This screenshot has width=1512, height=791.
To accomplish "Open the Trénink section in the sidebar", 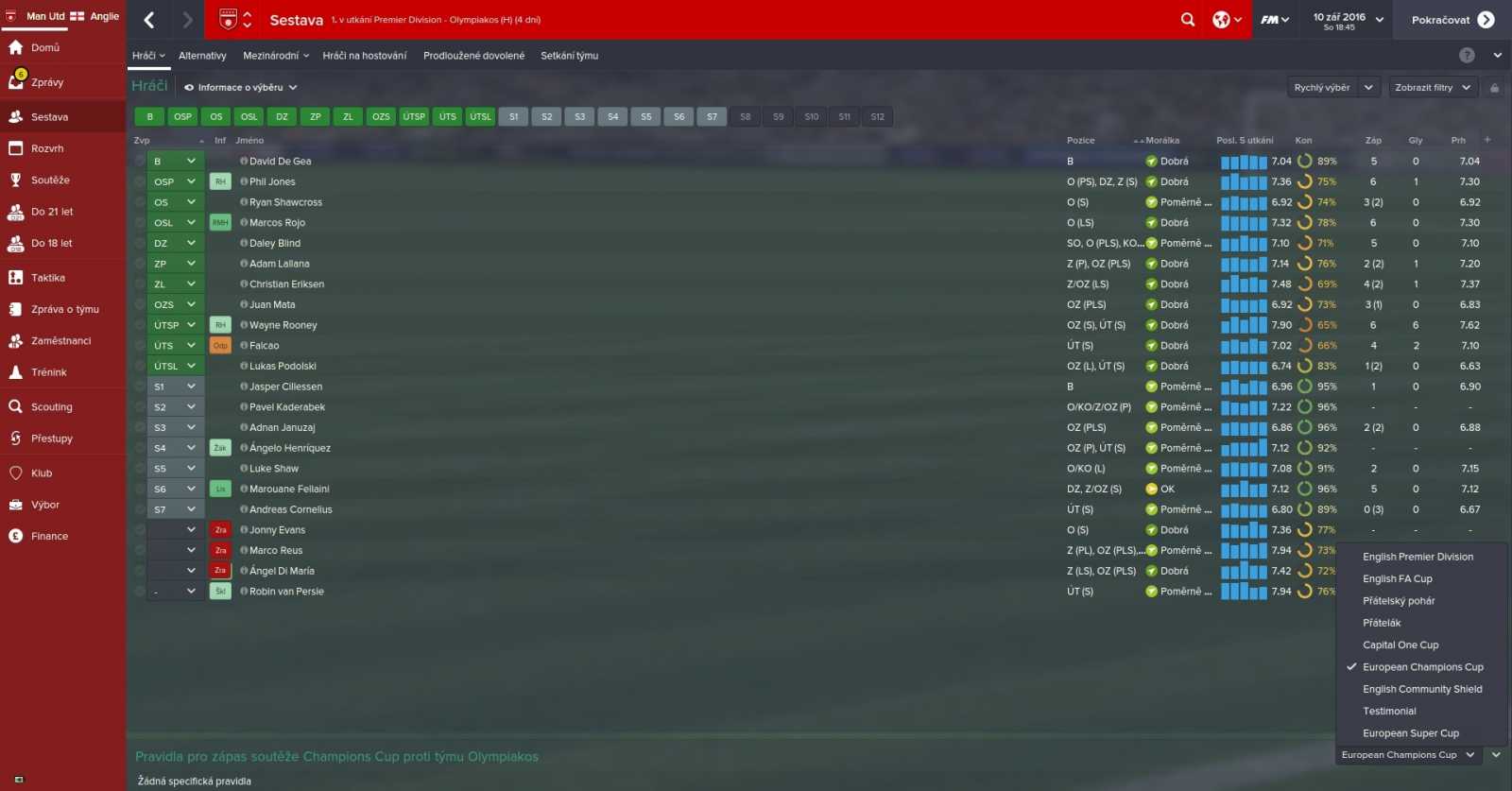I will click(x=45, y=371).
